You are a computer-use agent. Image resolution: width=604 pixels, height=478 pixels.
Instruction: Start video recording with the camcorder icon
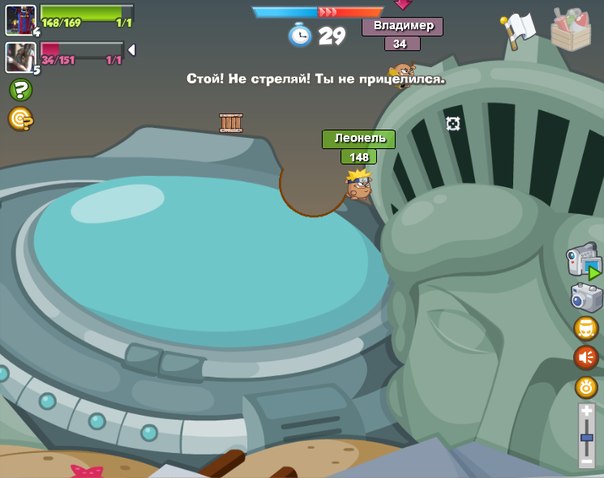coord(583,260)
